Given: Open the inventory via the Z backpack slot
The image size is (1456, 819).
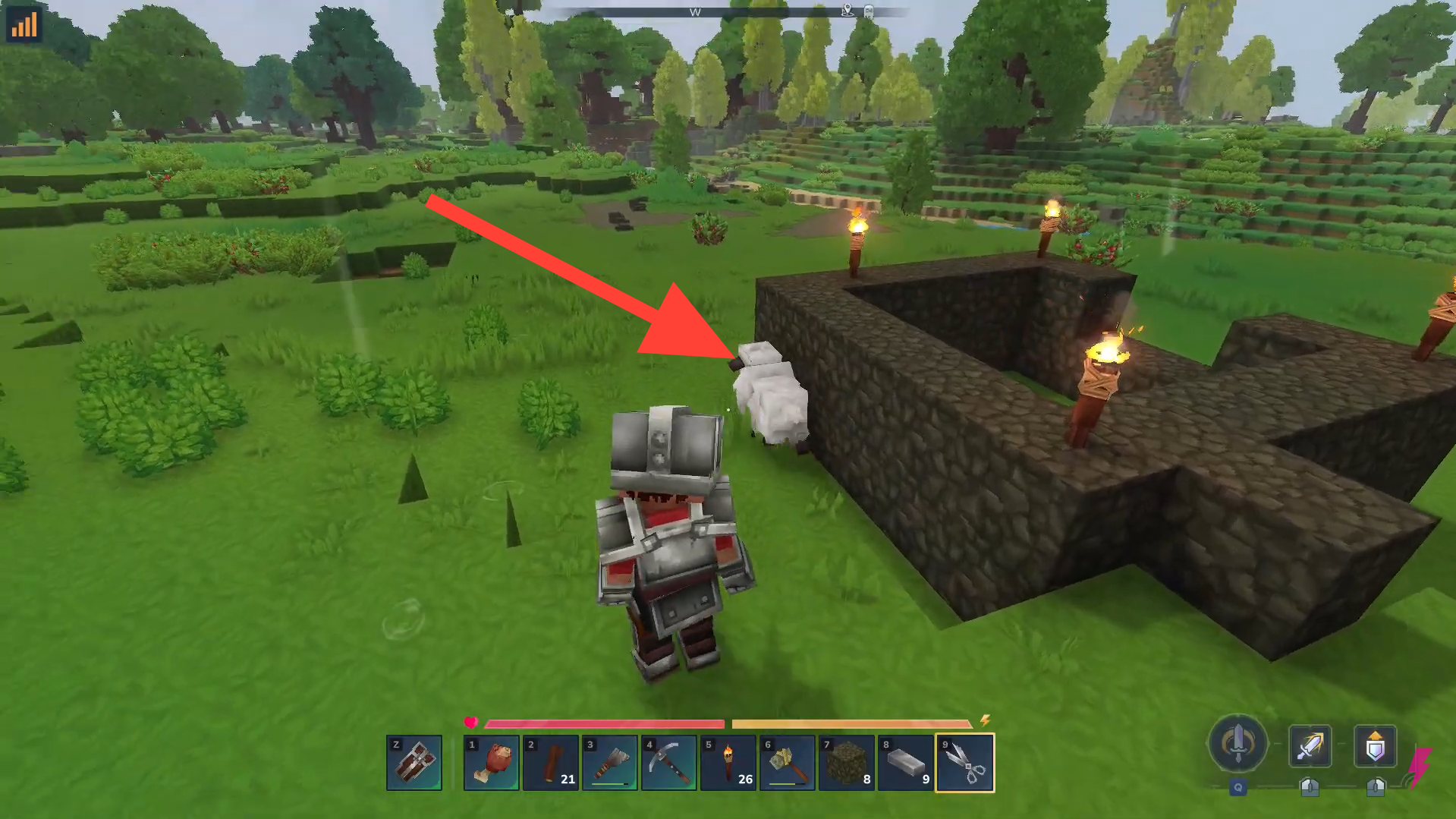Looking at the screenshot, I should (414, 763).
